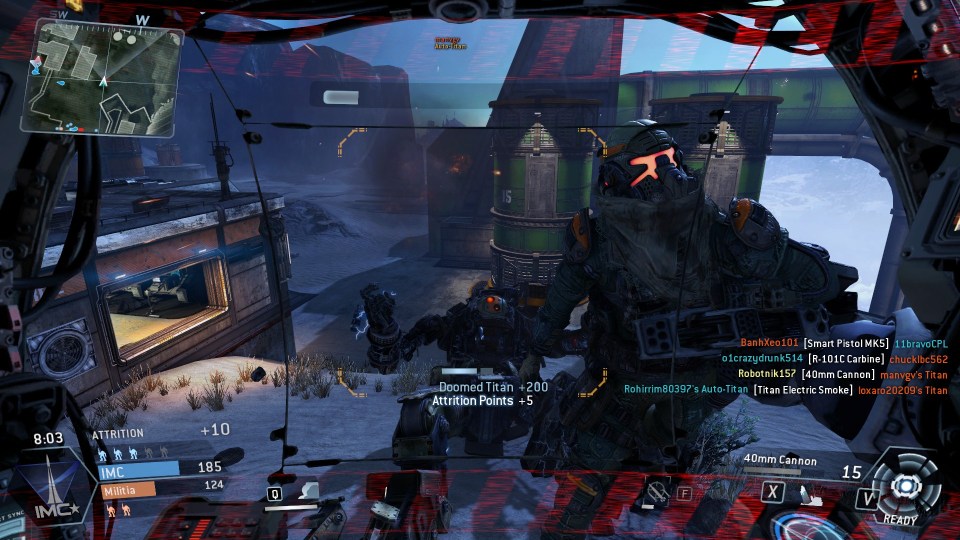
Task: Activate the titan core ability marked READY
Action: pyautogui.click(x=906, y=487)
